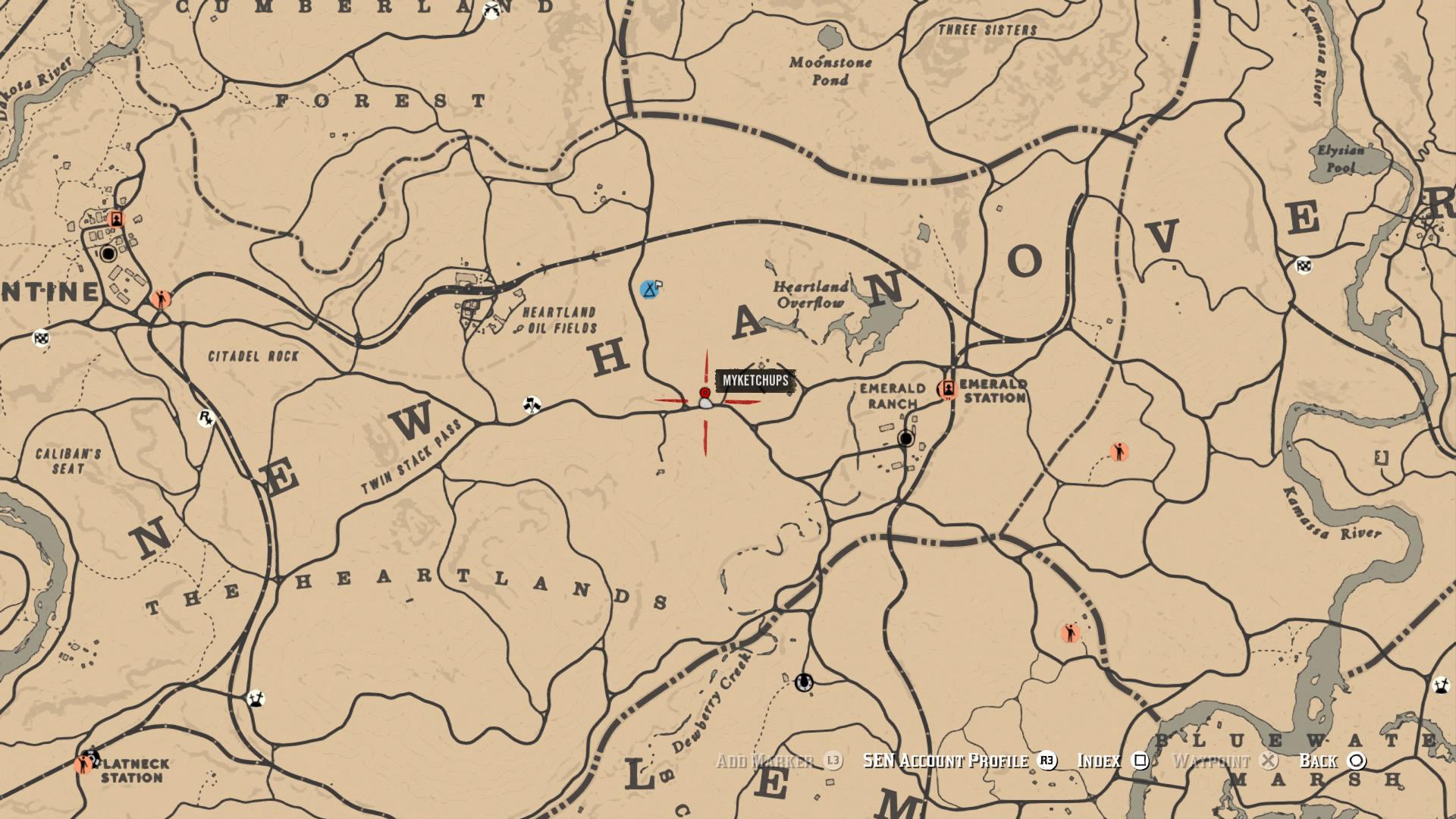The height and width of the screenshot is (819, 1456).
Task: Click the shop icon near Dewberry Creek
Action: tap(804, 682)
